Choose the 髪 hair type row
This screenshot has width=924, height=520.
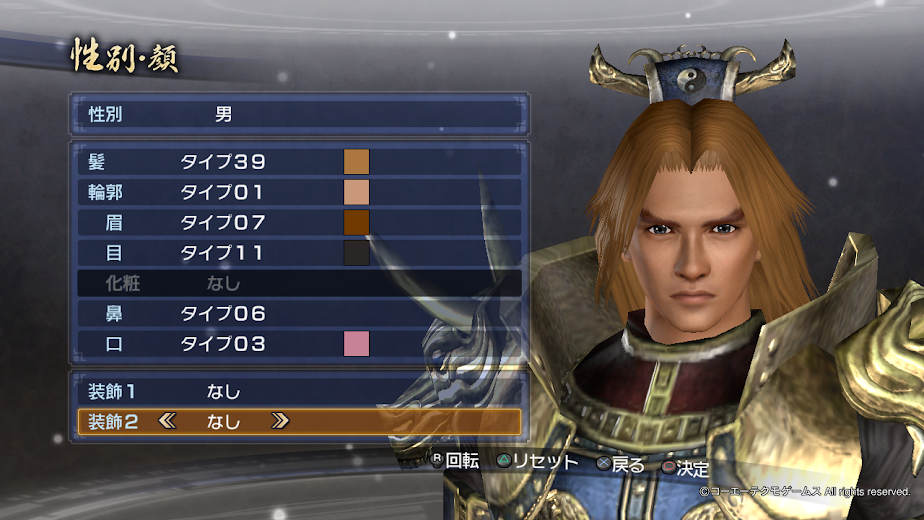222,161
